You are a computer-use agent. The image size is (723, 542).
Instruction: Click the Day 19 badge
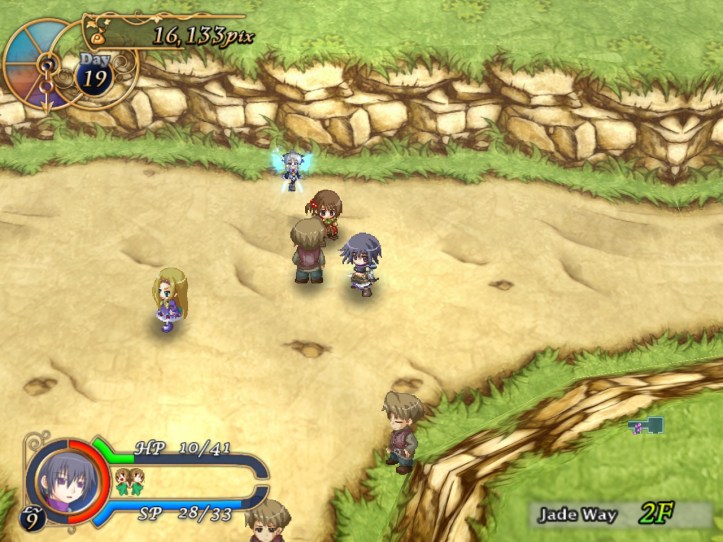[95, 75]
